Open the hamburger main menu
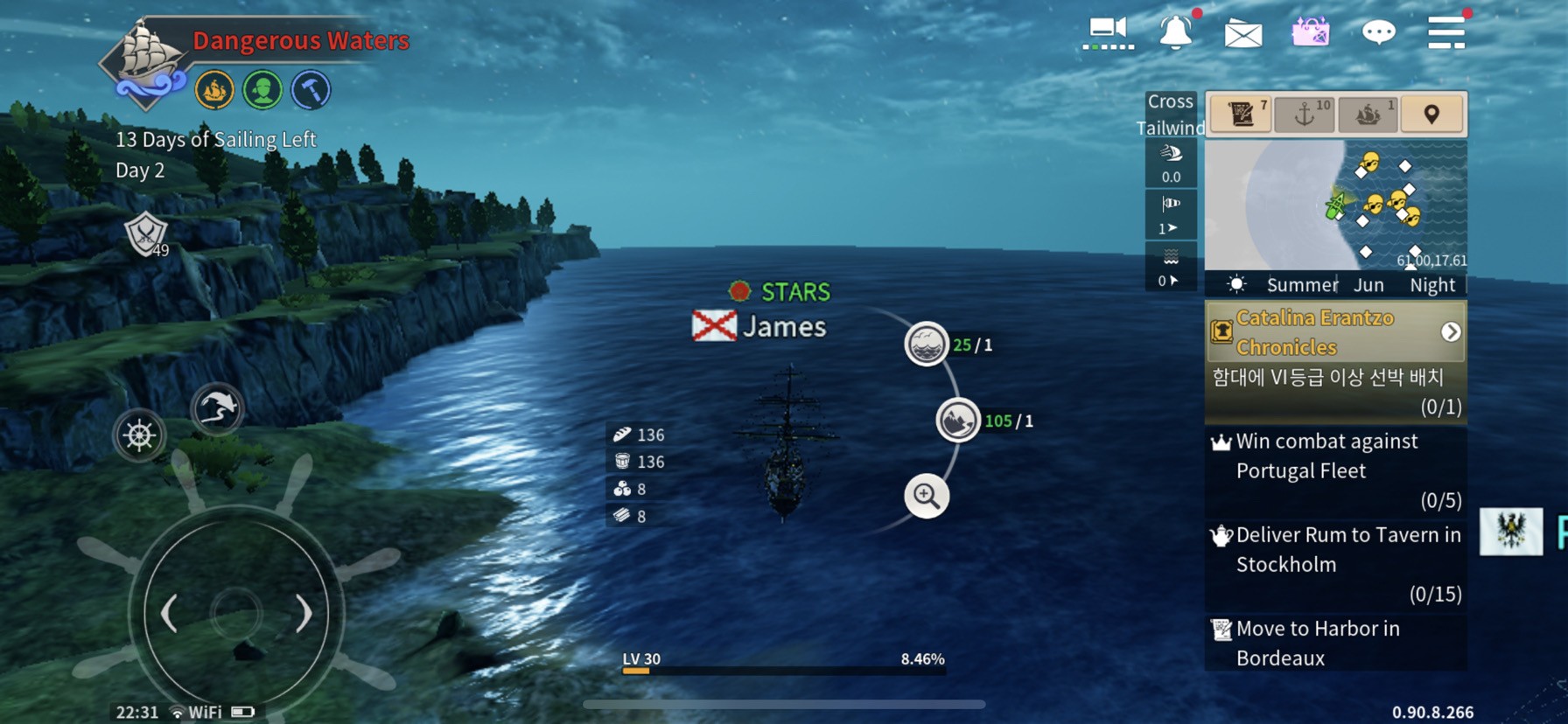1568x724 pixels. tap(1445, 32)
